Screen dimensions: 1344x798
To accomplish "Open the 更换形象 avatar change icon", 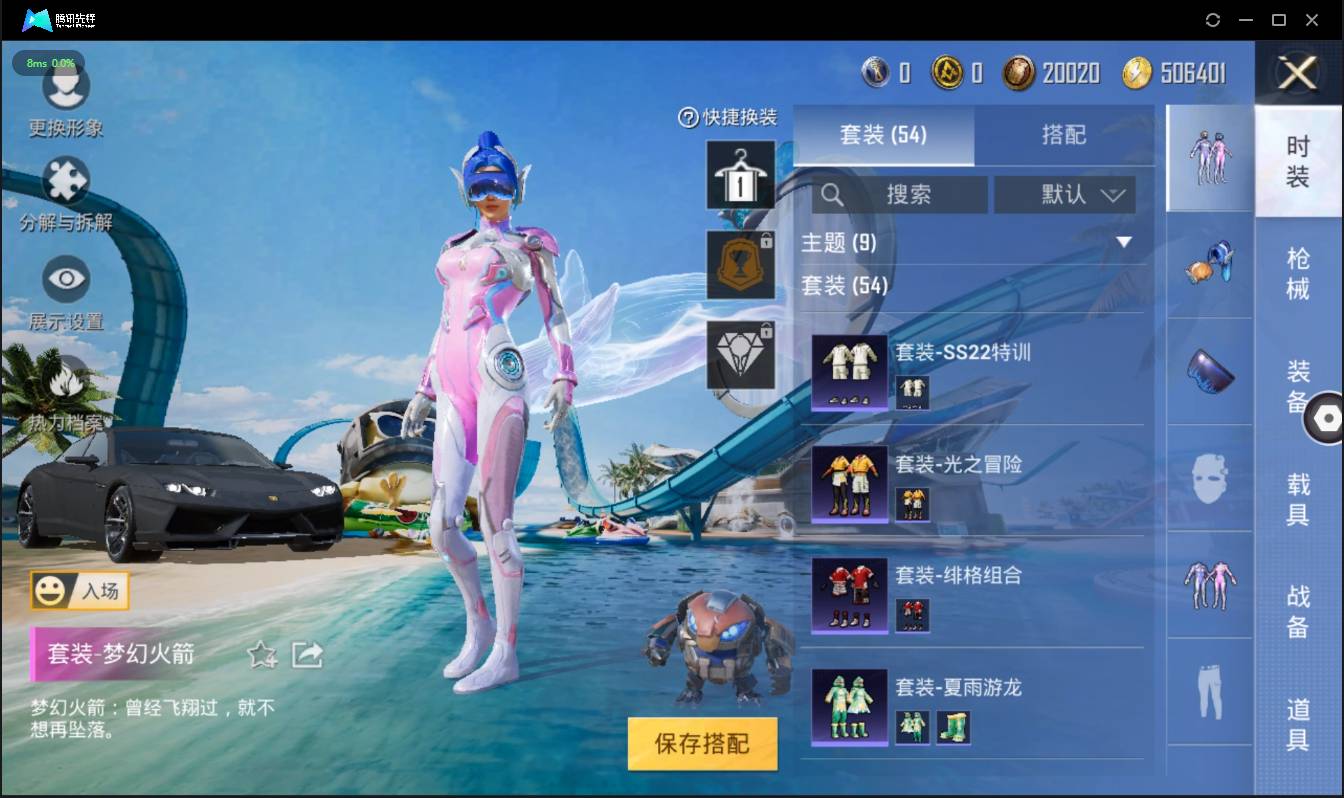I will pos(66,90).
